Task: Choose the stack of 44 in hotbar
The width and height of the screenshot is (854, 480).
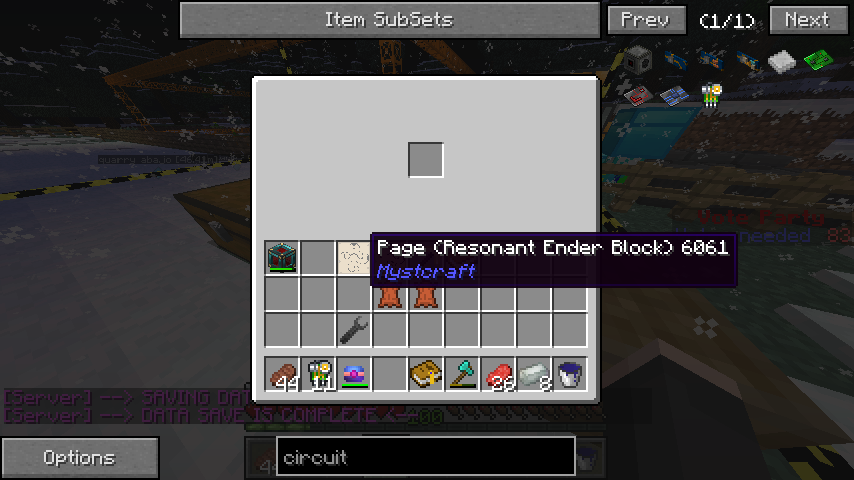Action: tap(283, 374)
